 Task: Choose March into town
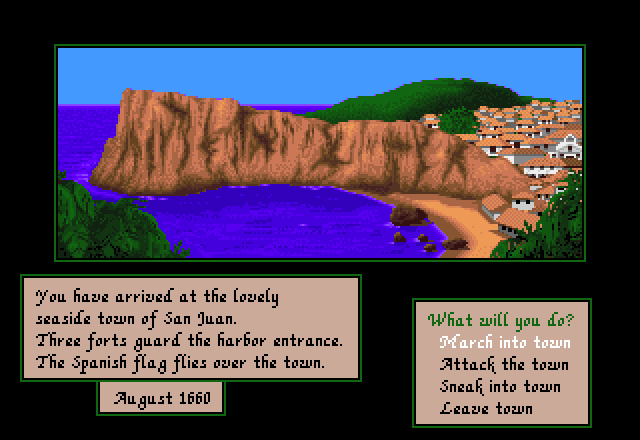click(505, 343)
